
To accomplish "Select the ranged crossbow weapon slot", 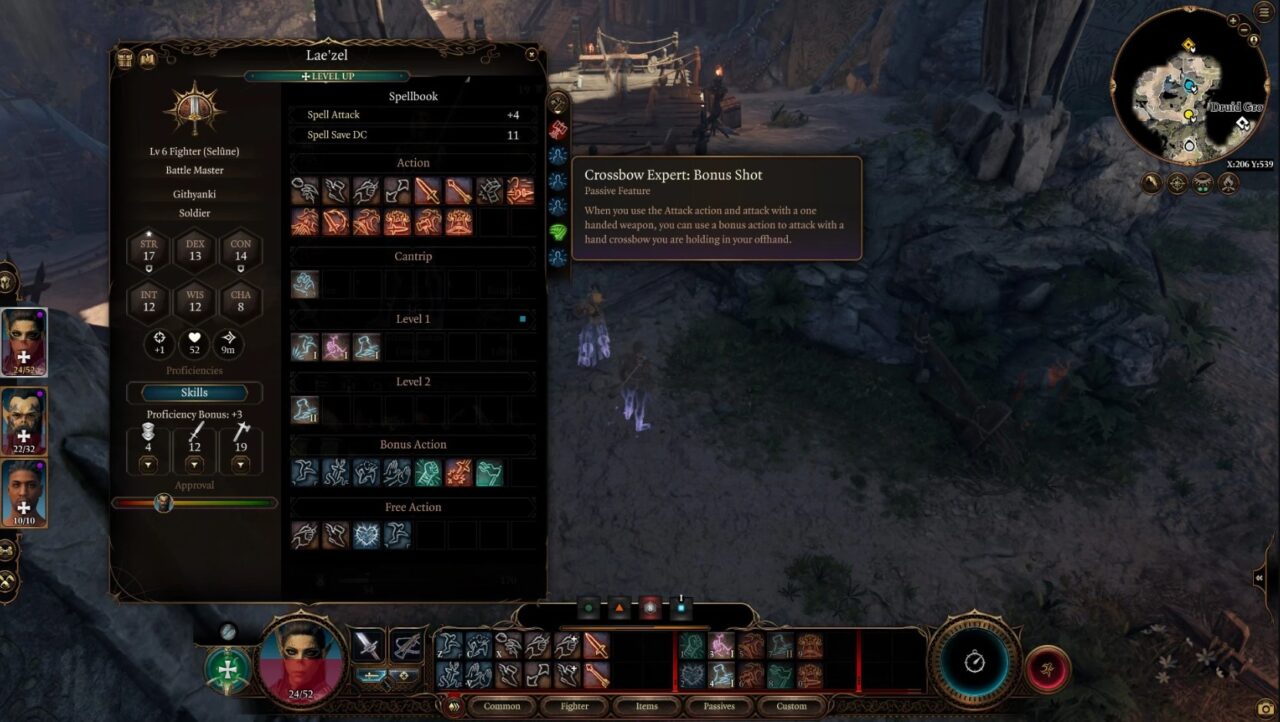I will pos(407,645).
